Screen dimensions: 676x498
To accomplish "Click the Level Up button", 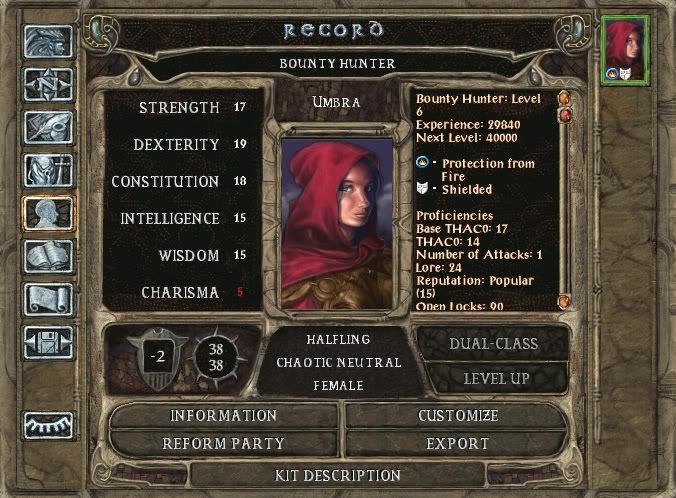I will 494,379.
